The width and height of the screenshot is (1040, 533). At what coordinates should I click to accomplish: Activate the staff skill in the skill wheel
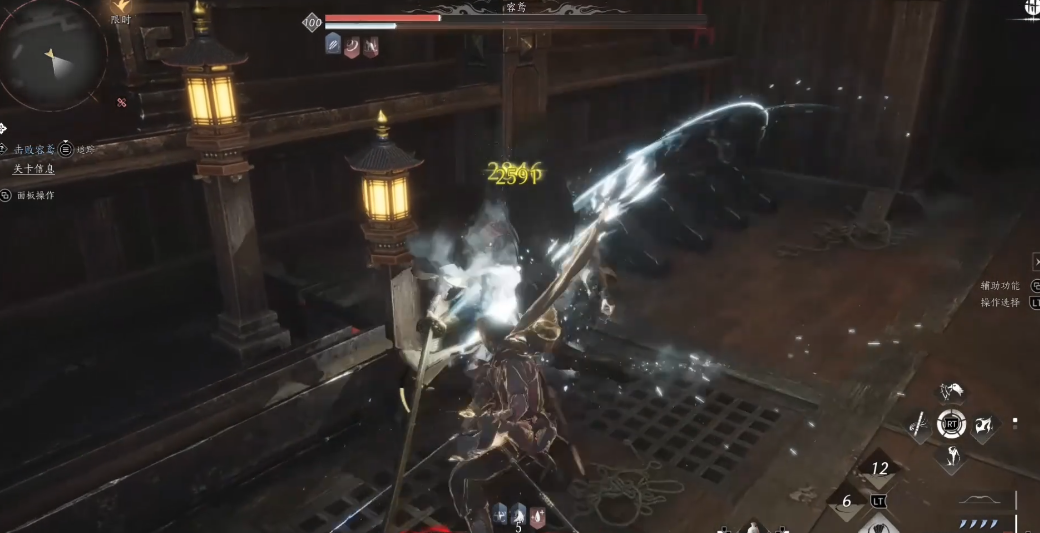click(x=918, y=425)
